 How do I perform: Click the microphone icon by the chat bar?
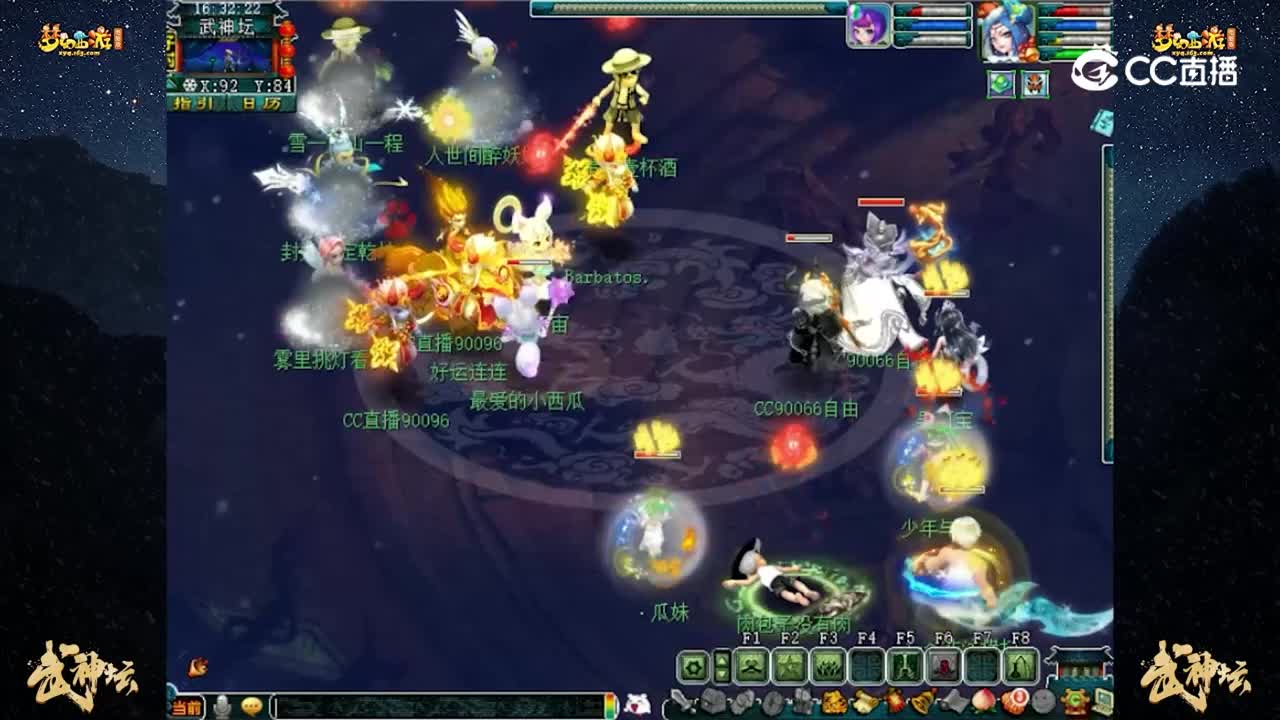tap(223, 705)
